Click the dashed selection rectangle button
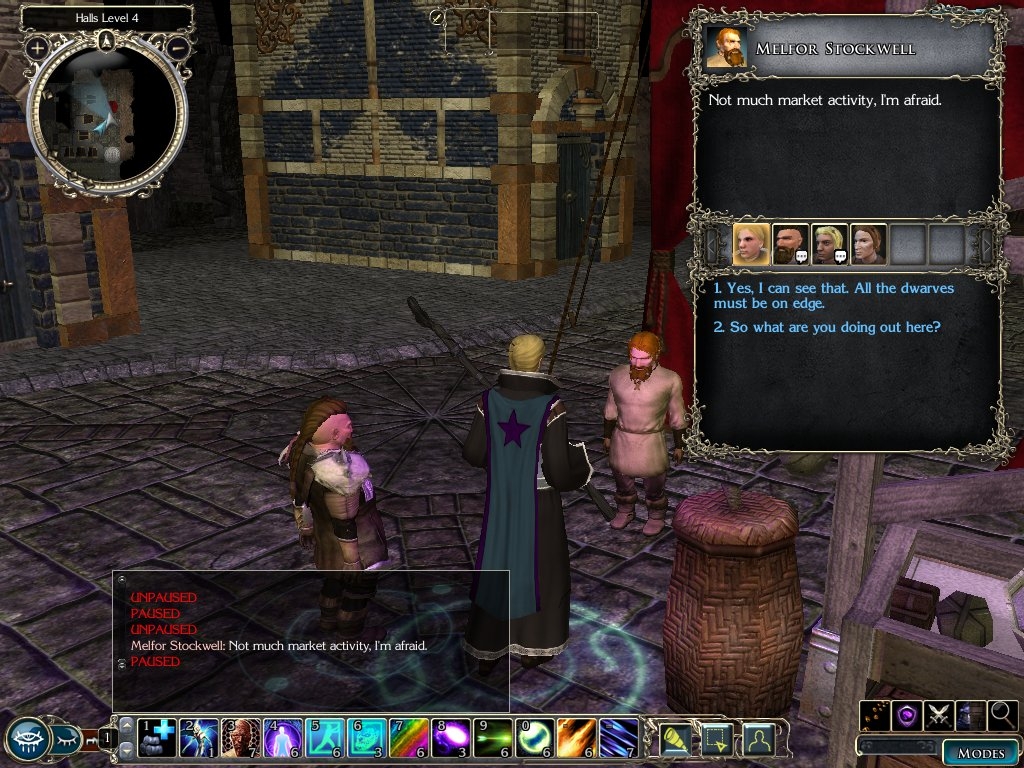 (719, 739)
